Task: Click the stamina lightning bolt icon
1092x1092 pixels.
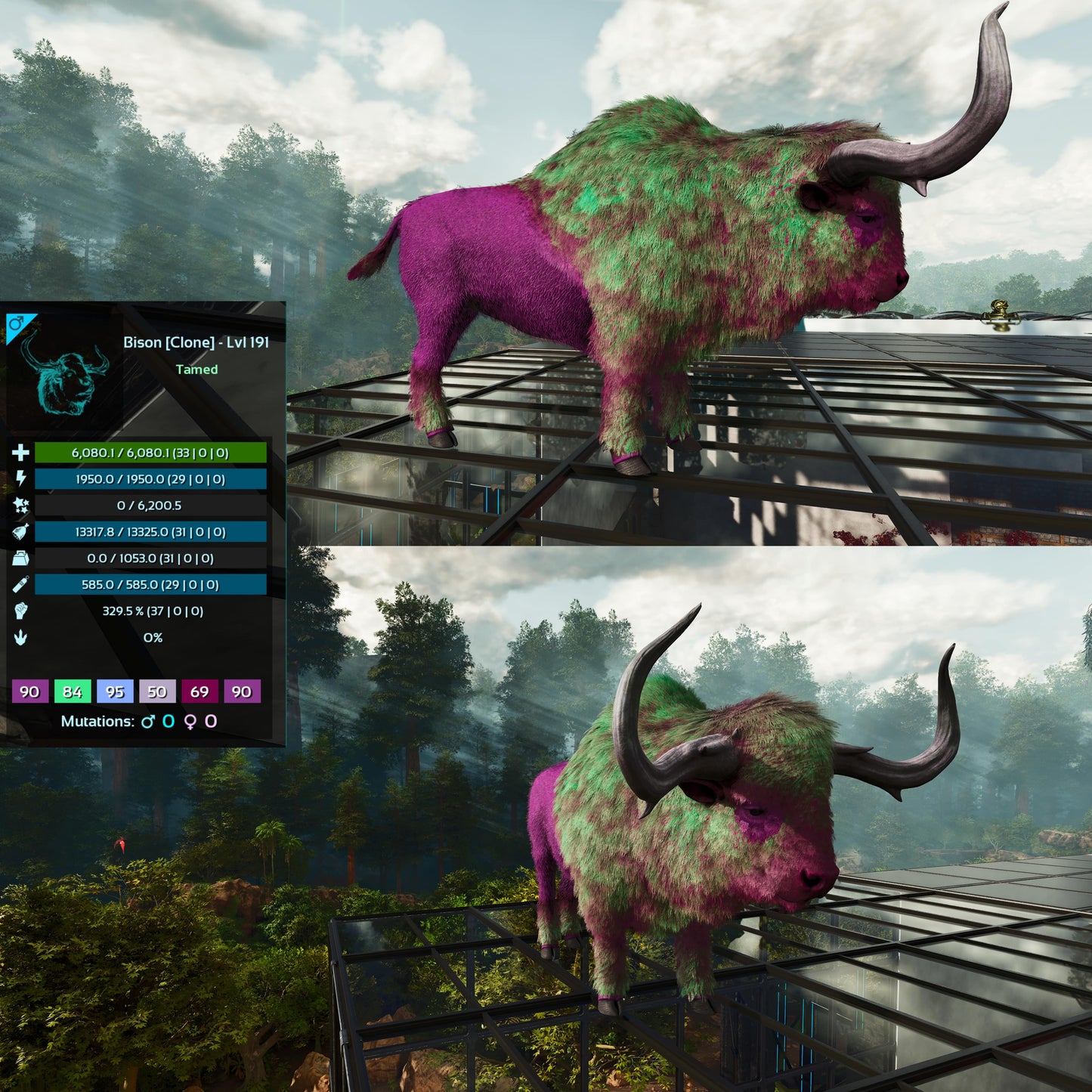Action: point(20,478)
